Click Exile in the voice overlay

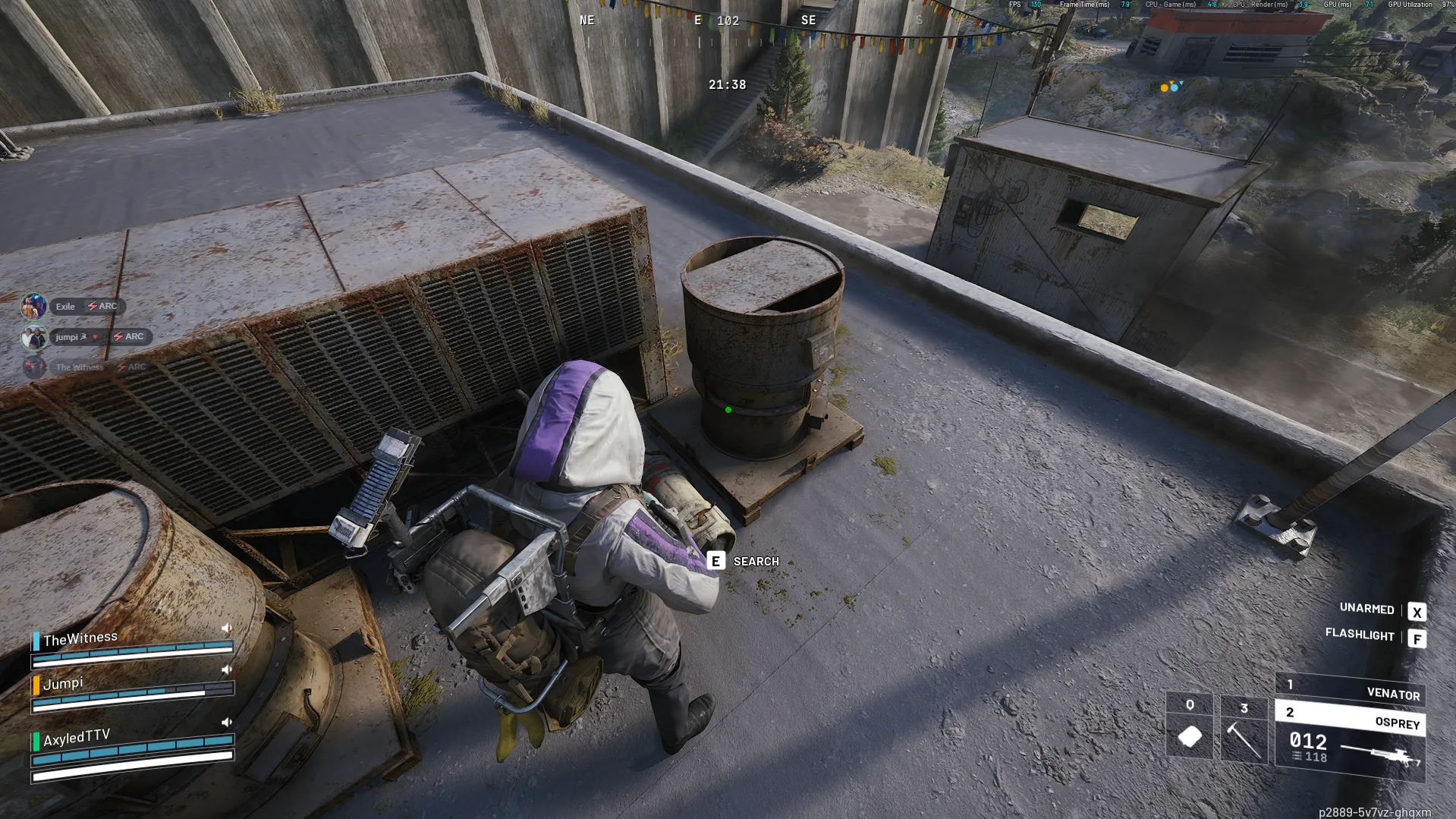pyautogui.click(x=65, y=307)
